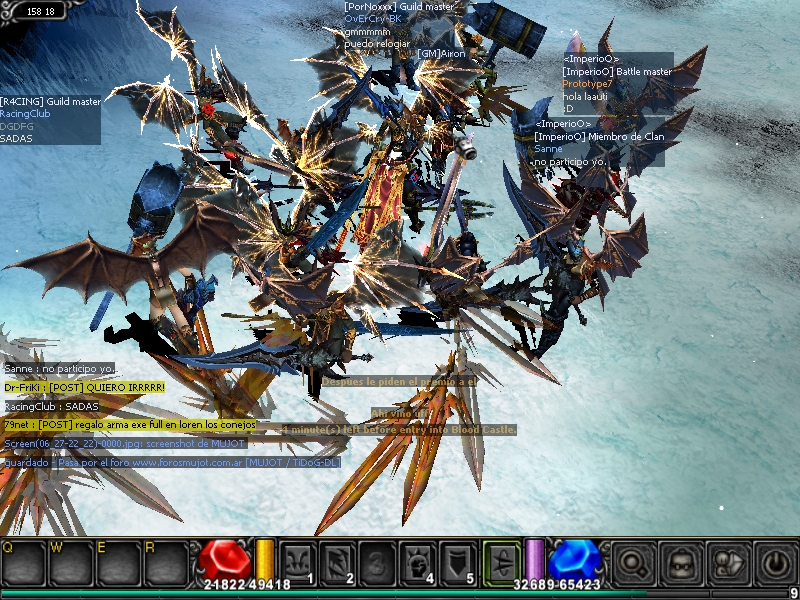Screen dimensions: 800x600
Task: Open the backpack inventory button
Action: pyautogui.click(x=680, y=561)
